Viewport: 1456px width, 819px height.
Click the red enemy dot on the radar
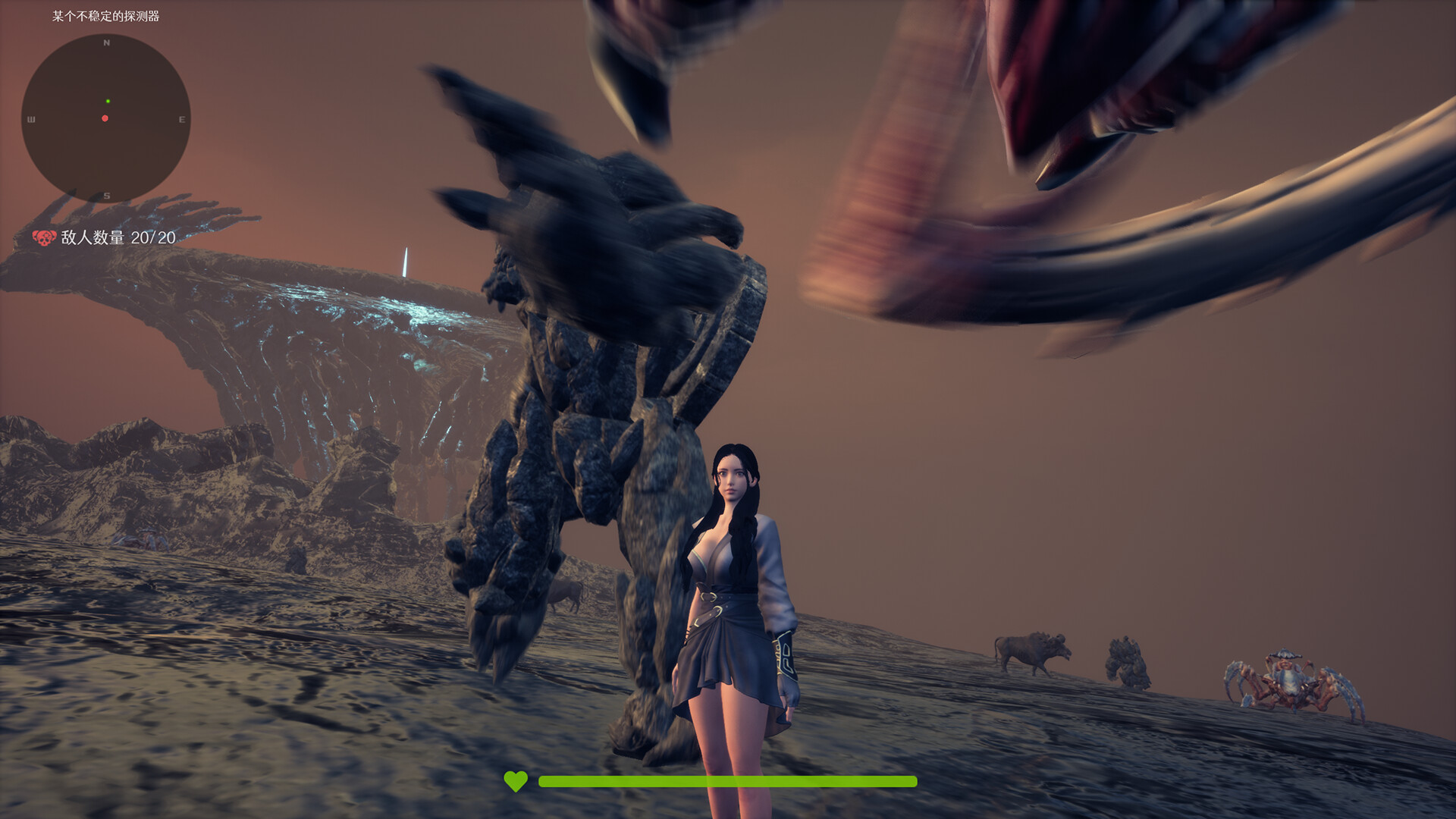coord(104,118)
